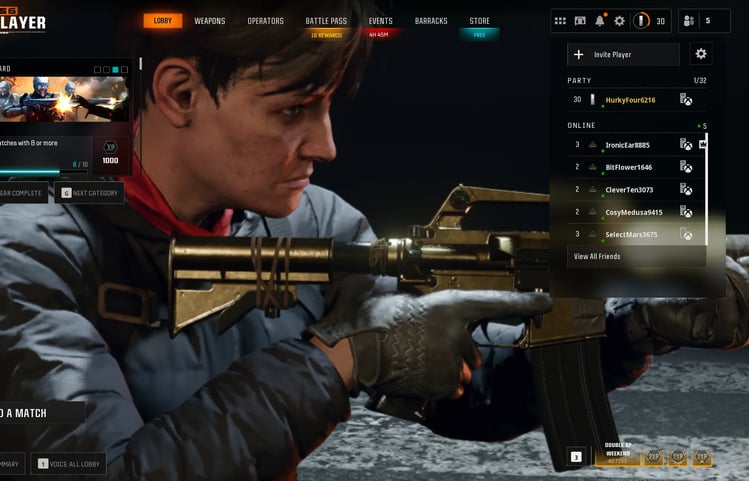Open the Operators tab

266,21
